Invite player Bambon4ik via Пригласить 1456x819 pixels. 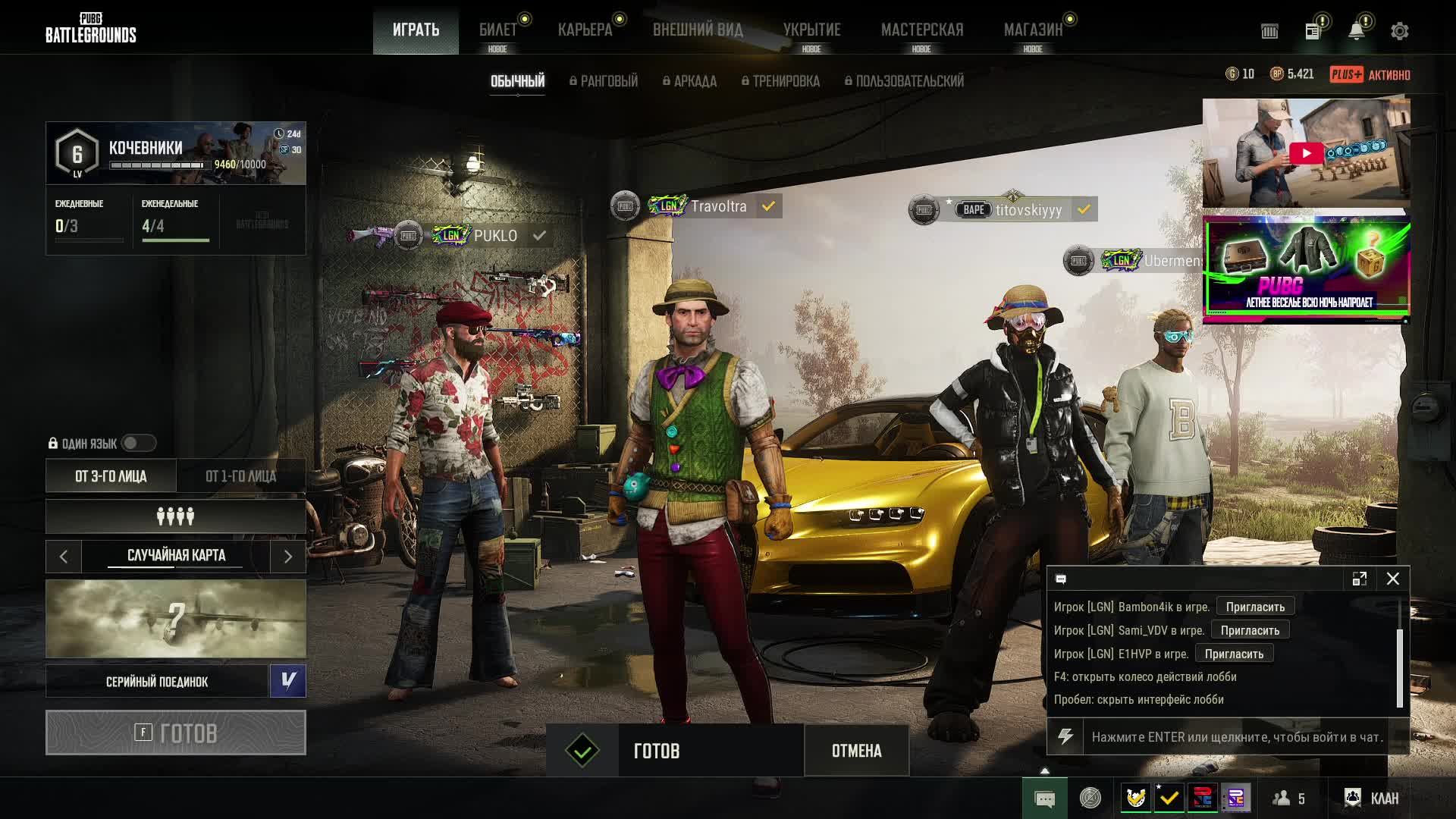[x=1255, y=607]
